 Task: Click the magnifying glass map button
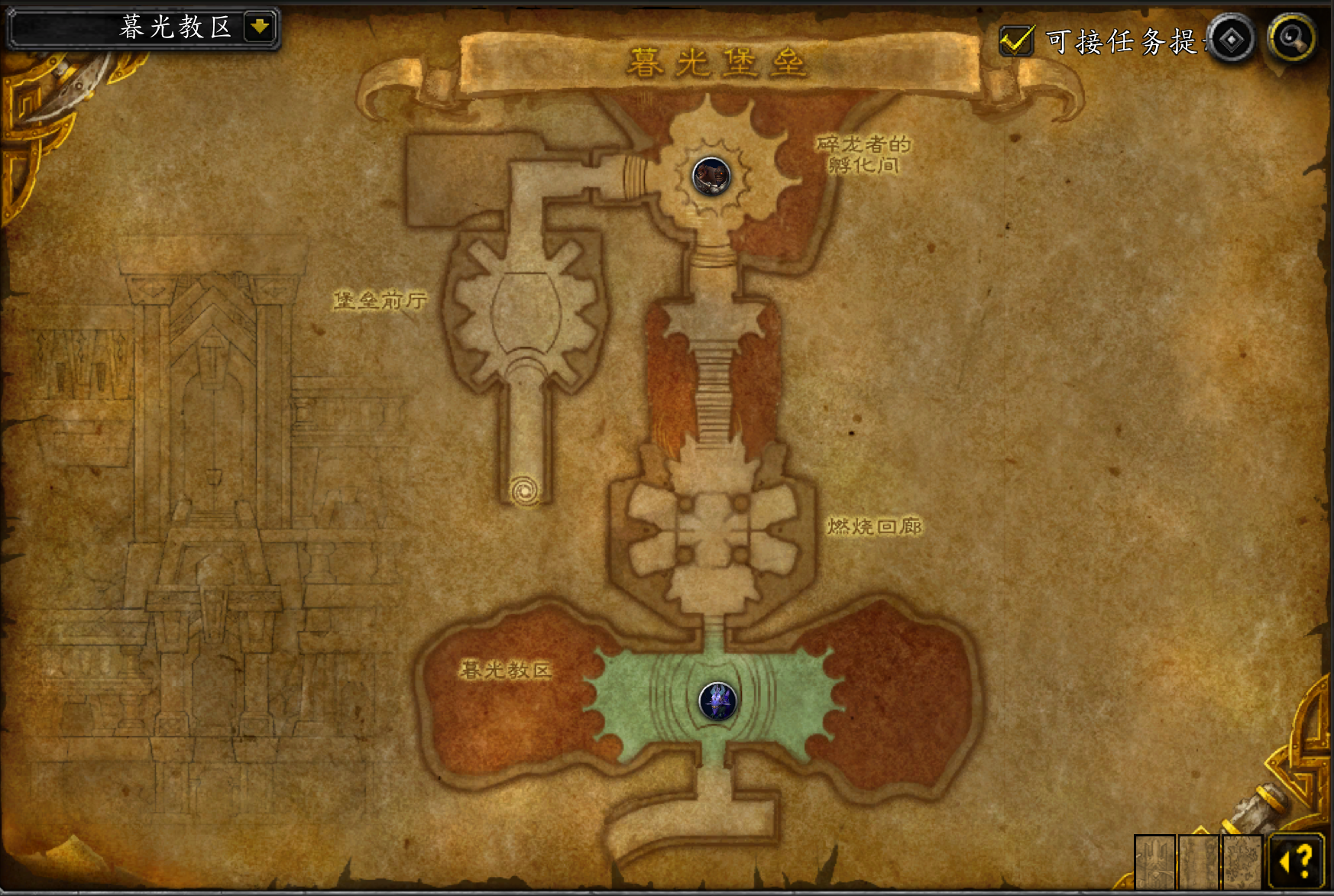coord(1291,38)
